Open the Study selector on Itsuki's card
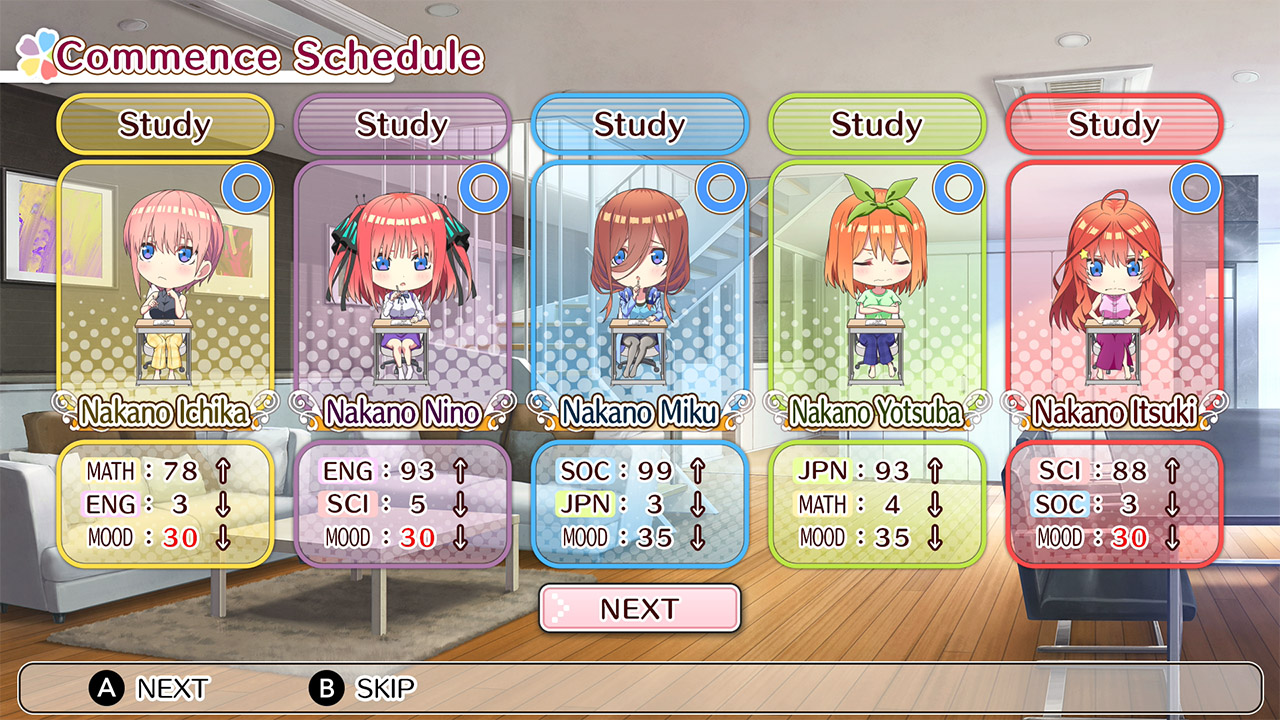1280x720 pixels. [1118, 125]
